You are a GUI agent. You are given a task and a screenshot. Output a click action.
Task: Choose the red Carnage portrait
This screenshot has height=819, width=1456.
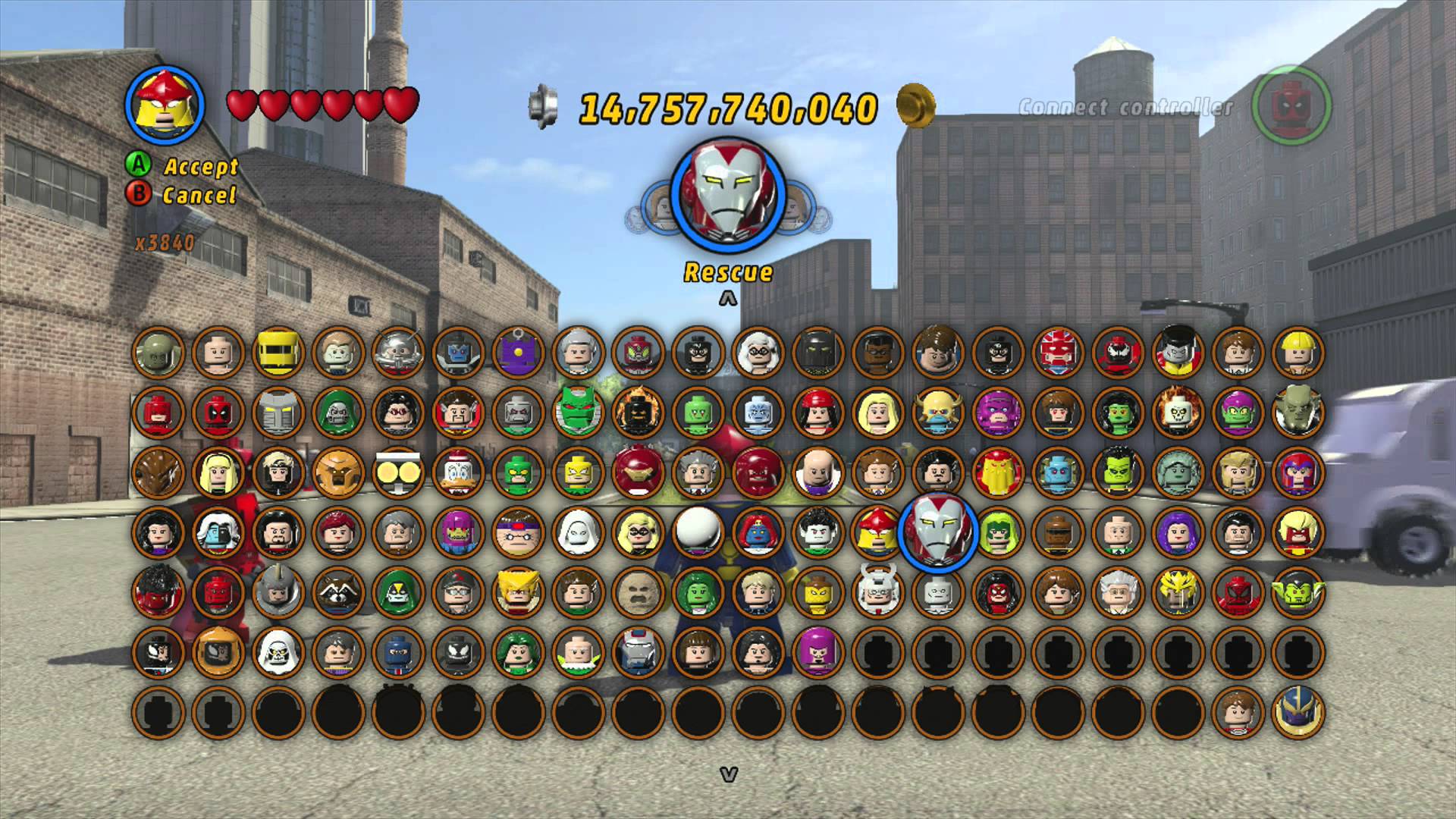coord(1117,352)
